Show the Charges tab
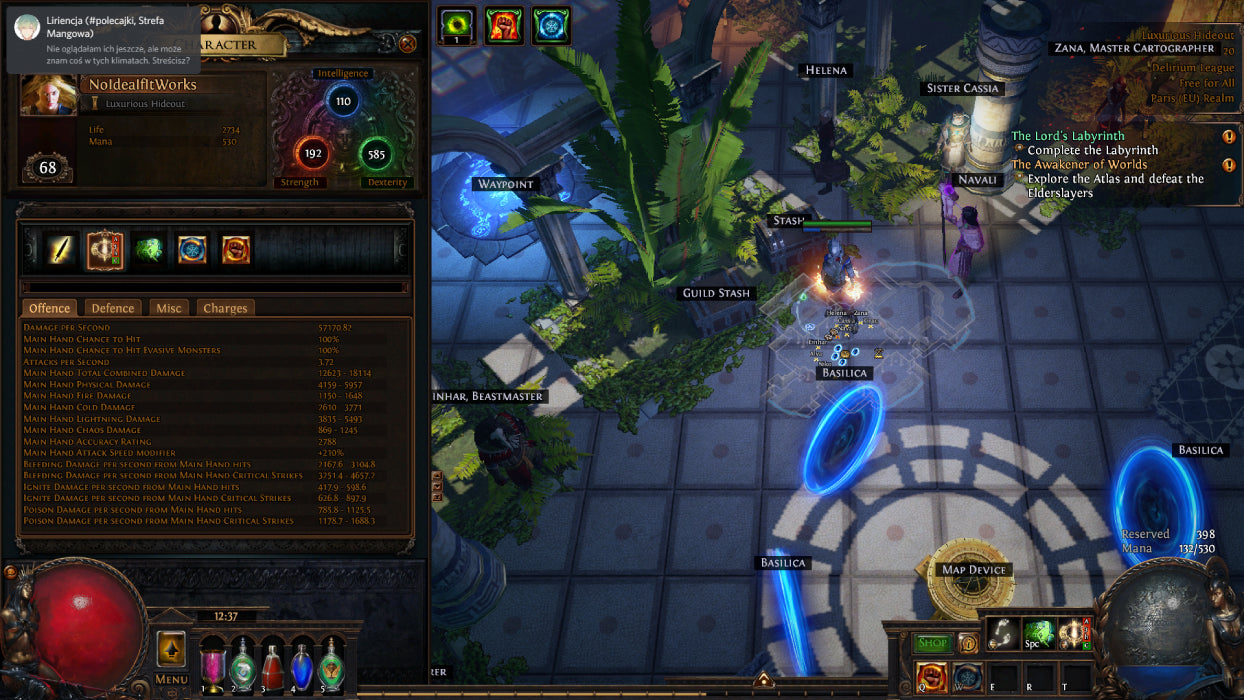 point(225,308)
